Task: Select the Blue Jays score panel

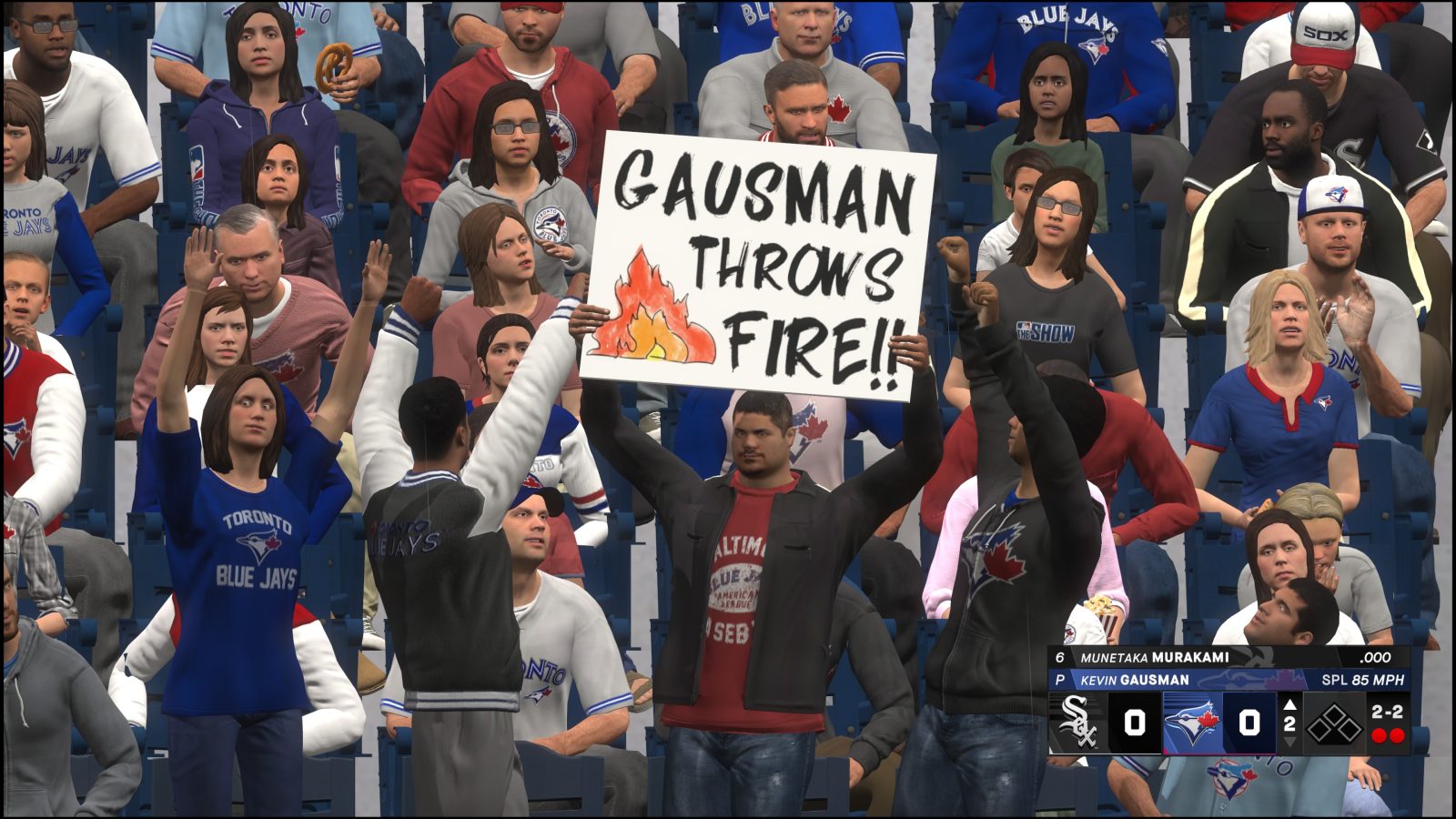Action: [1249, 721]
